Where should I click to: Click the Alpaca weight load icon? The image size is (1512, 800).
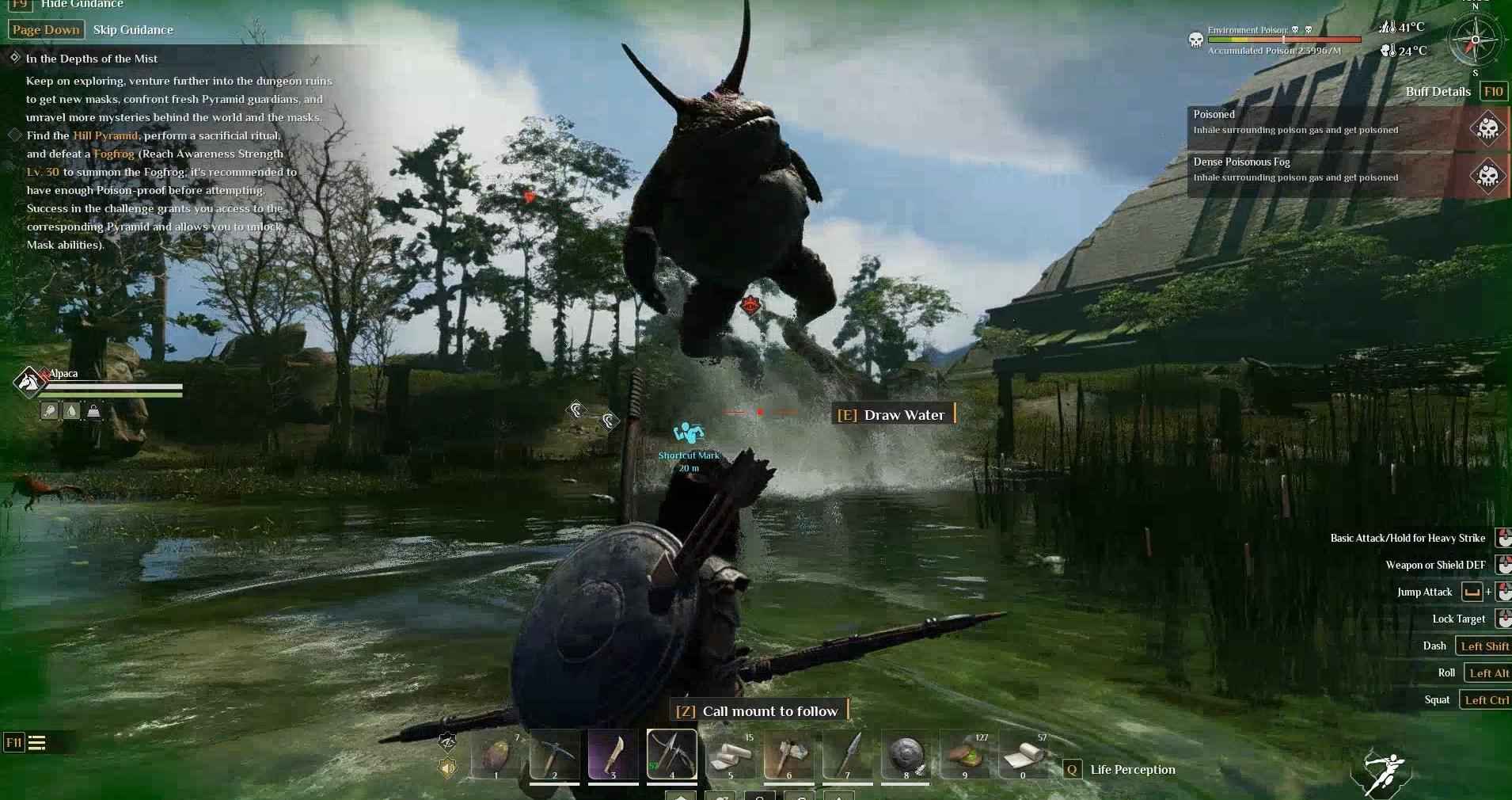[93, 411]
